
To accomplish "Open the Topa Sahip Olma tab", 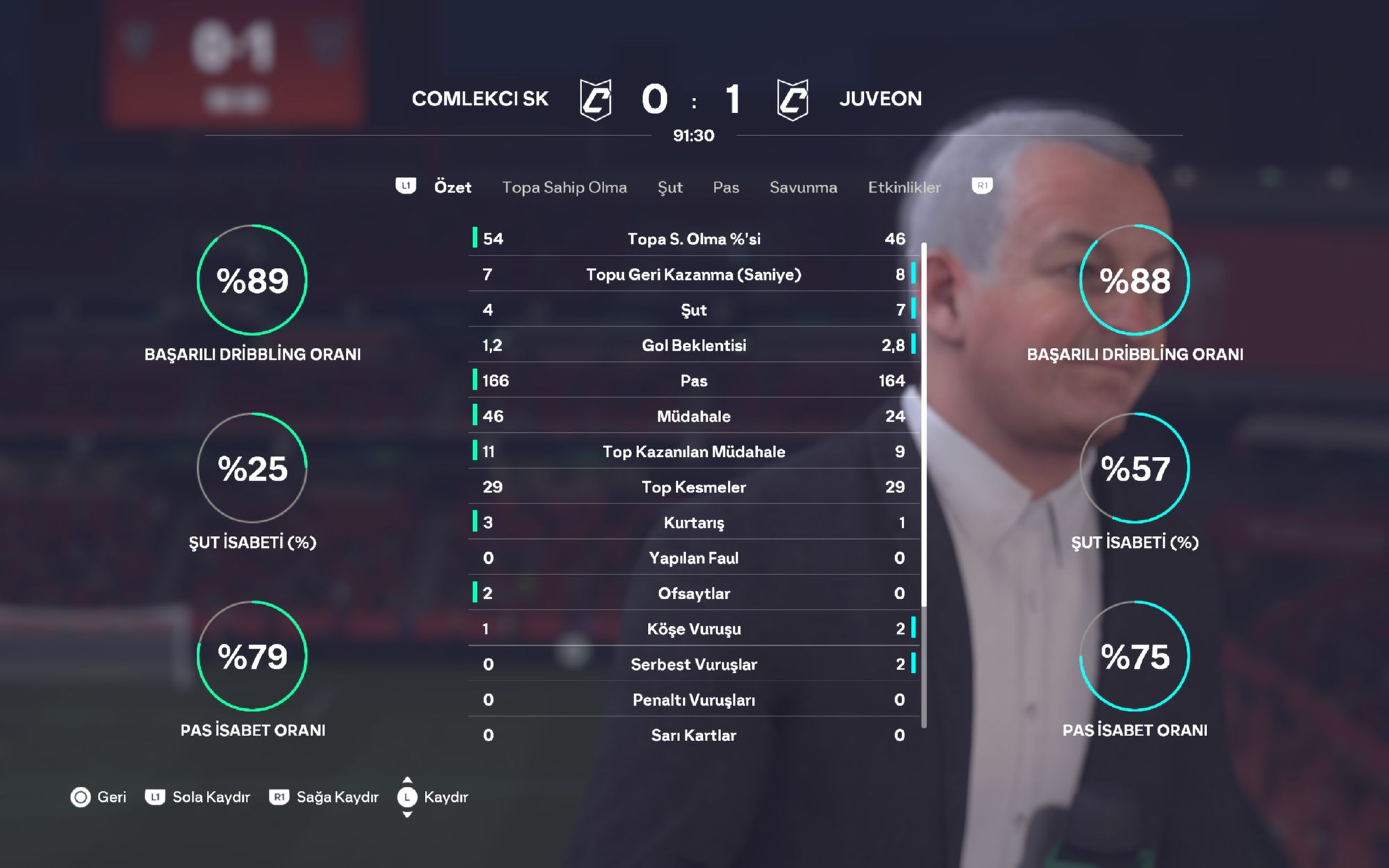I will (x=564, y=187).
